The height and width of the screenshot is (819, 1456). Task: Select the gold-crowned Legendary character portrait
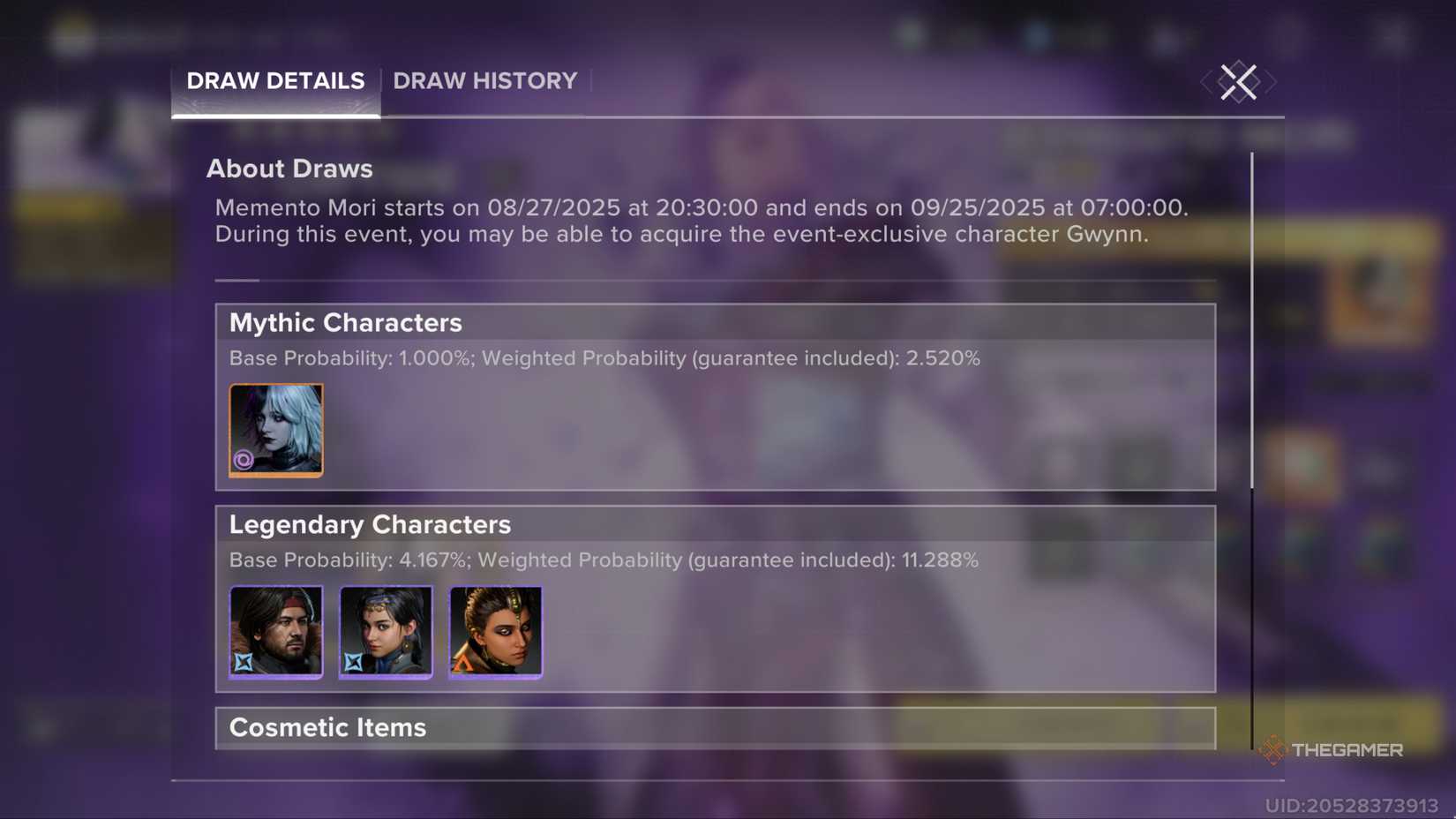tap(496, 632)
